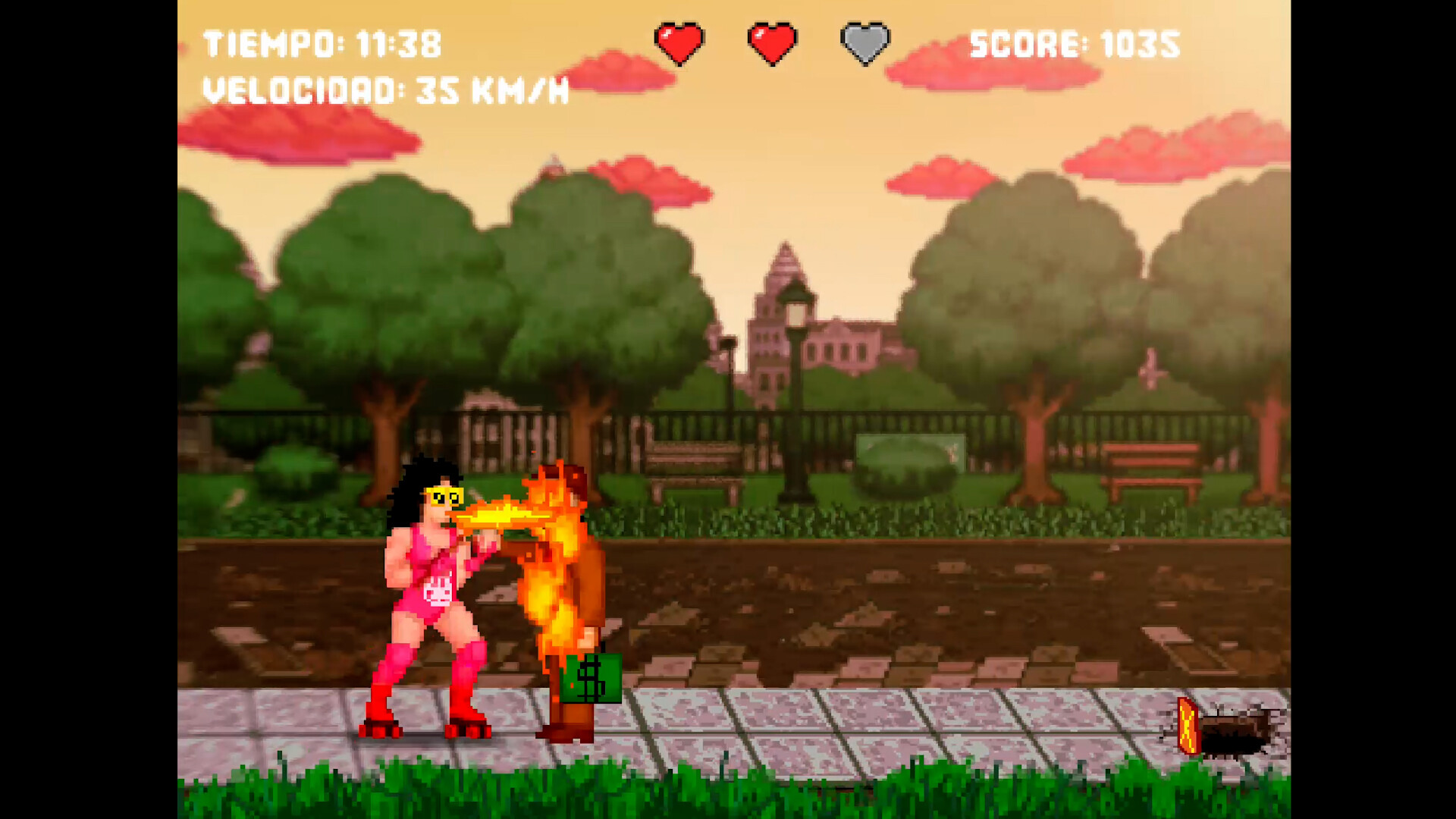Toggle the first heart in the health bar
The image size is (1456, 819).
(x=679, y=42)
